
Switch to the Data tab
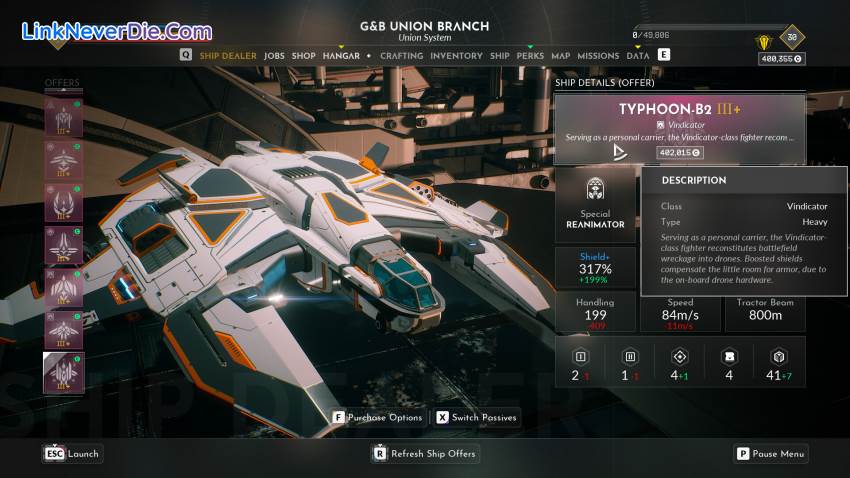[x=638, y=56]
